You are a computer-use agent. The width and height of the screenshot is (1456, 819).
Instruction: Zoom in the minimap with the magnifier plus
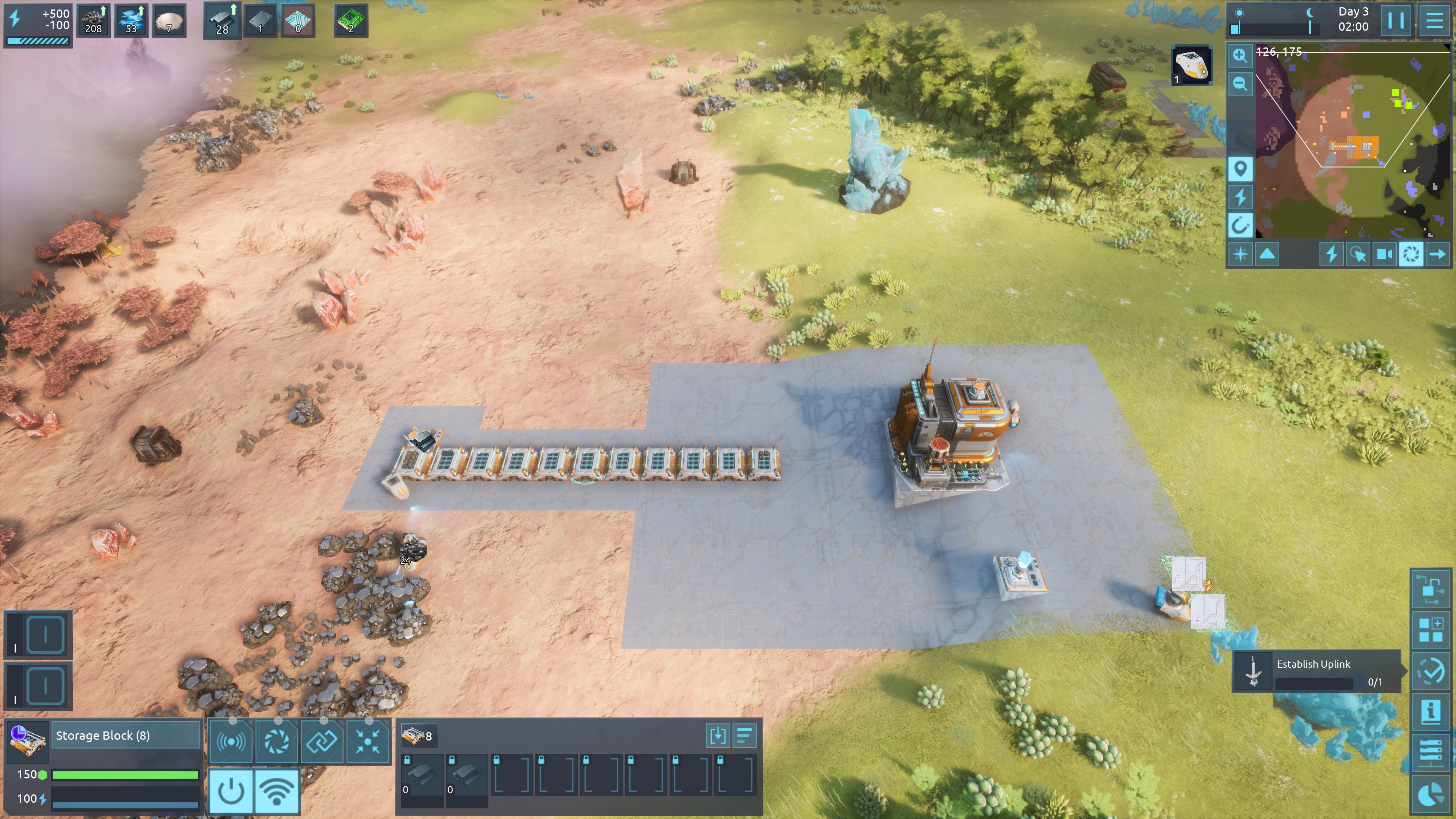[1240, 55]
